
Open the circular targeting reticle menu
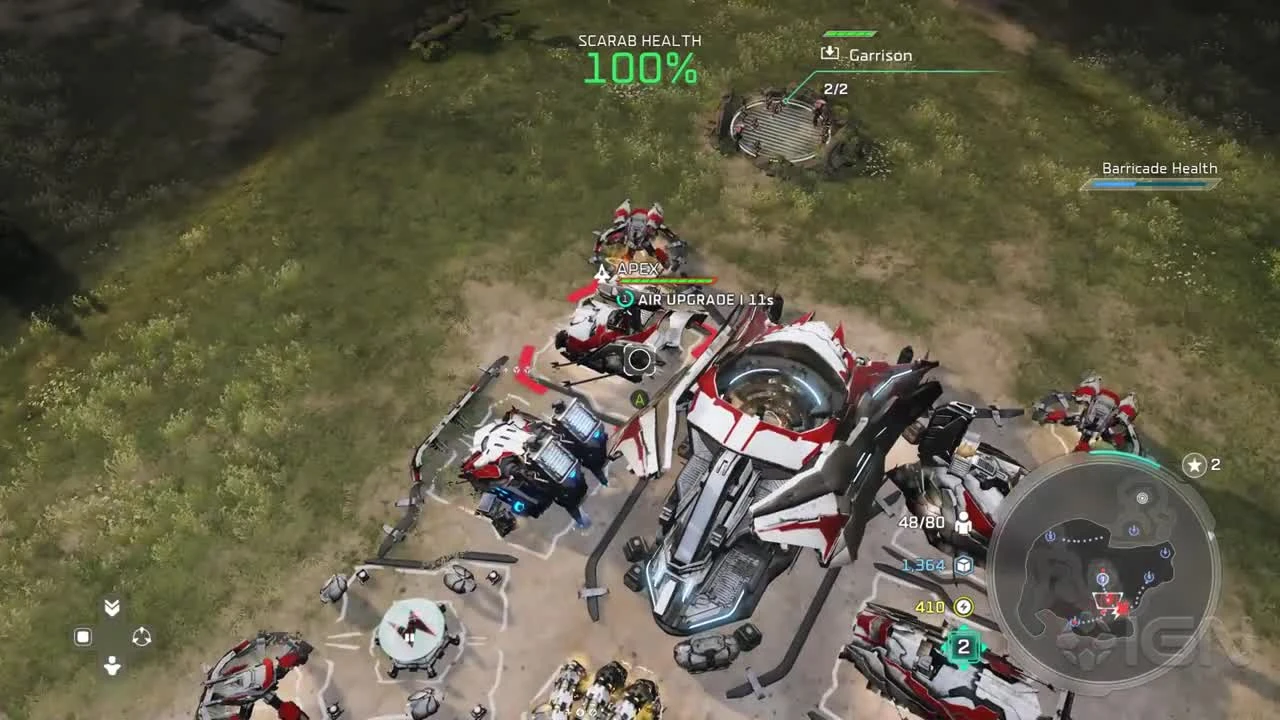[638, 360]
